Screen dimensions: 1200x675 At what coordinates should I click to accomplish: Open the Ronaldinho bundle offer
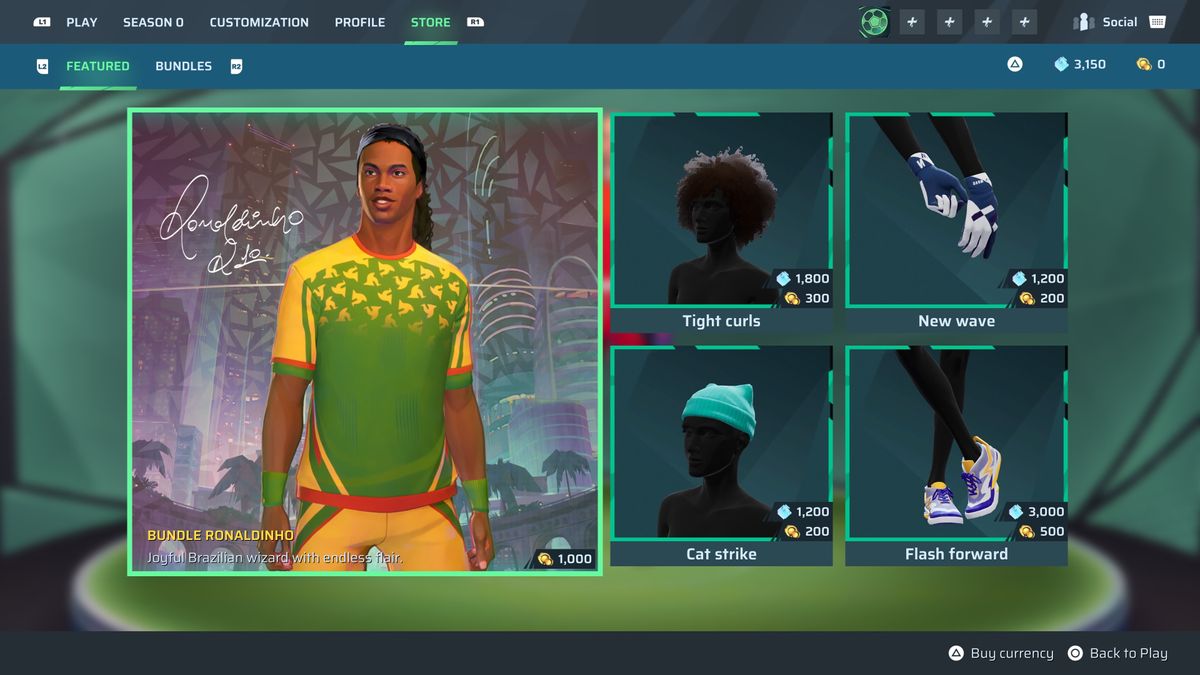(364, 342)
